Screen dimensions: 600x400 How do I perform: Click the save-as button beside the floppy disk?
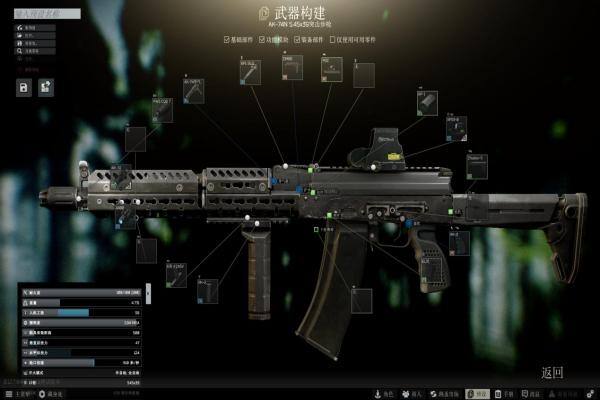point(46,88)
